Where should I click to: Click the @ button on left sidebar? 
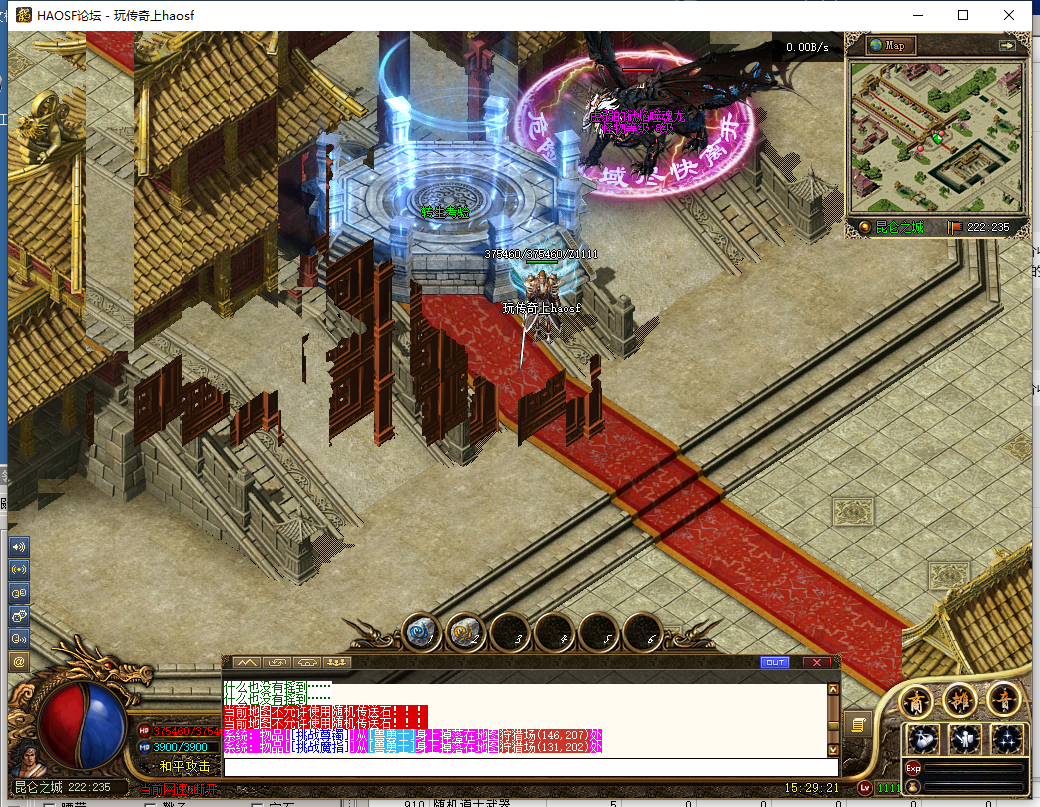pyautogui.click(x=18, y=661)
